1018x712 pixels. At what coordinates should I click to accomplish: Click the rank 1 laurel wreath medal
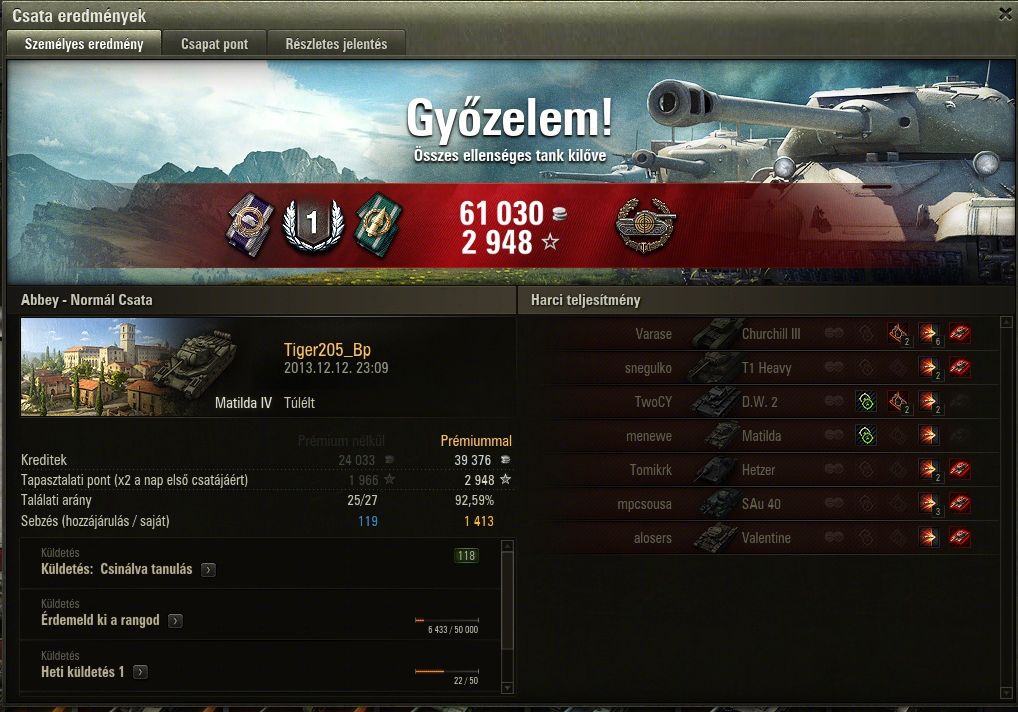313,226
